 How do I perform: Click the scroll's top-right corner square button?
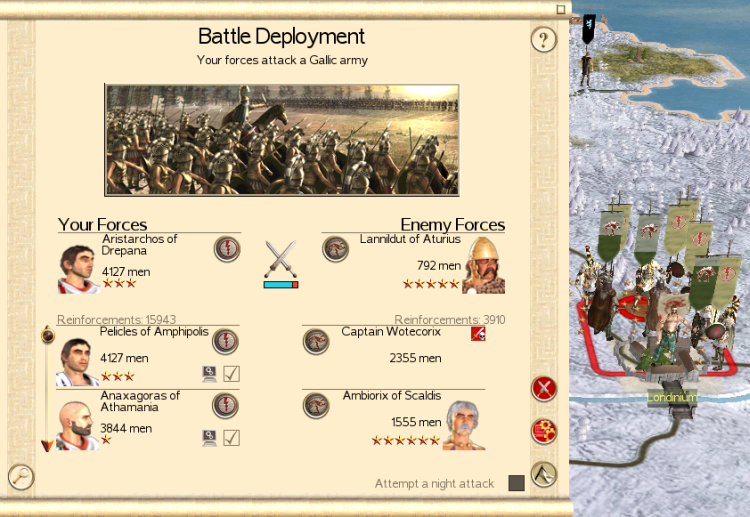pos(561,9)
